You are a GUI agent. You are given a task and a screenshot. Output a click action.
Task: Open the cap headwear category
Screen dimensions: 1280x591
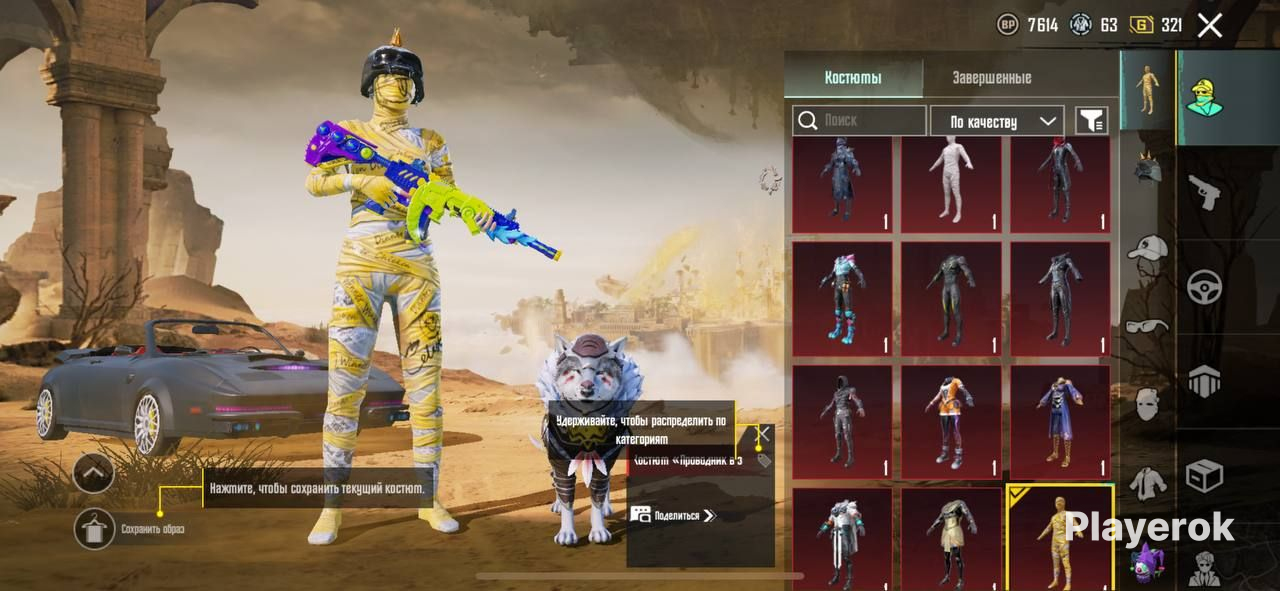tap(1147, 247)
